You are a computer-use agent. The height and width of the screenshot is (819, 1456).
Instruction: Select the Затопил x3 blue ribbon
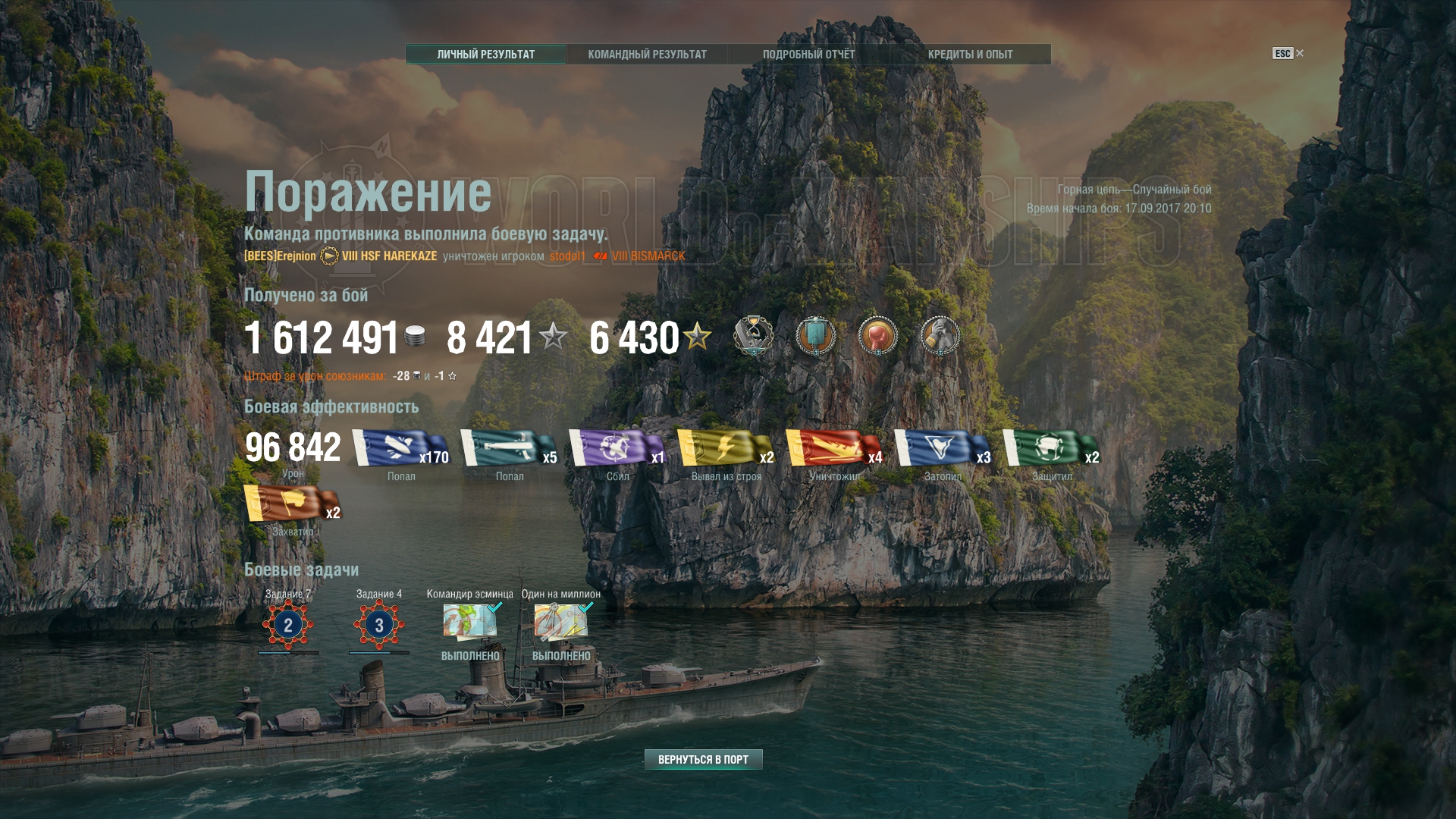[x=942, y=448]
